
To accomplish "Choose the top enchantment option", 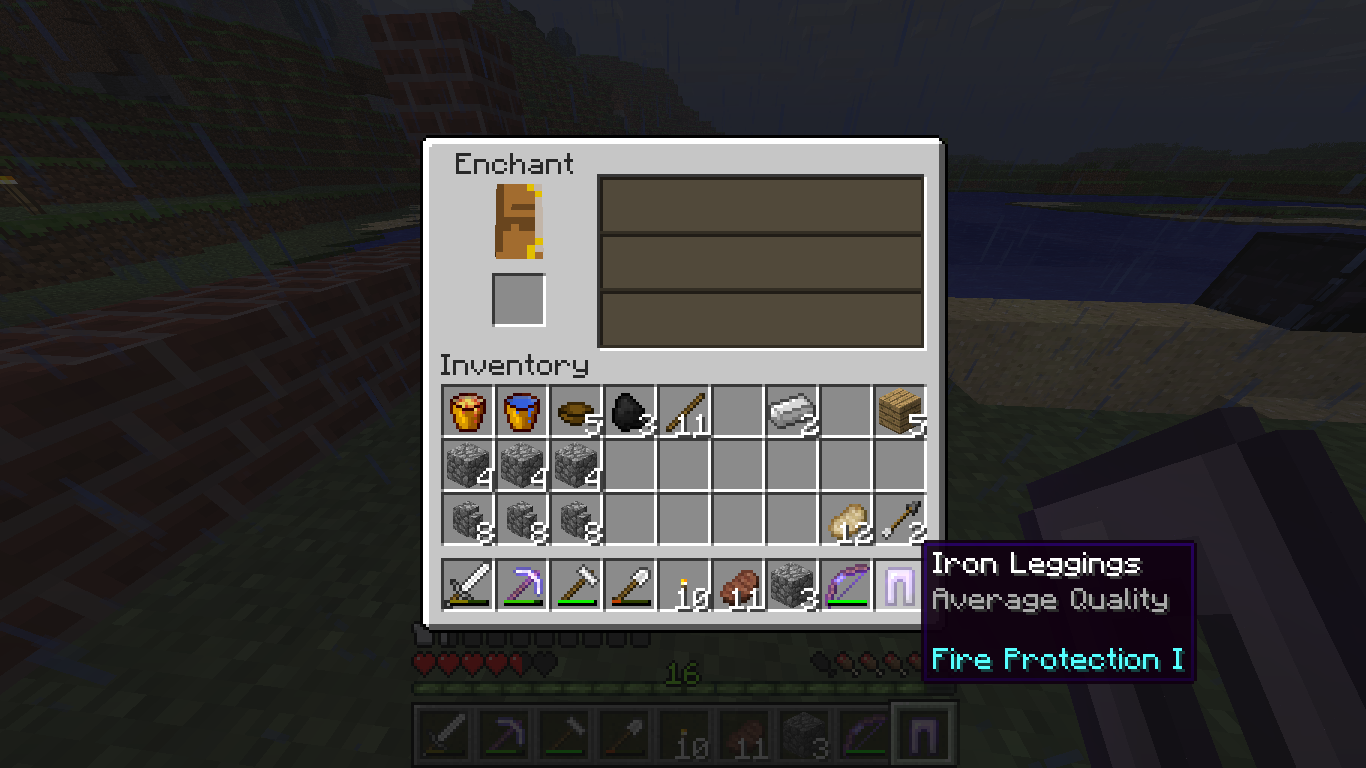I will pyautogui.click(x=760, y=205).
